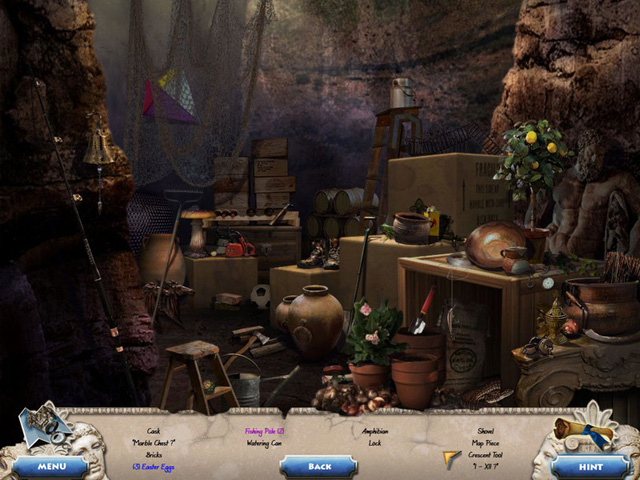Screen dimensions: 640x480
Task: Use the Hint button
Action: pyautogui.click(x=590, y=466)
